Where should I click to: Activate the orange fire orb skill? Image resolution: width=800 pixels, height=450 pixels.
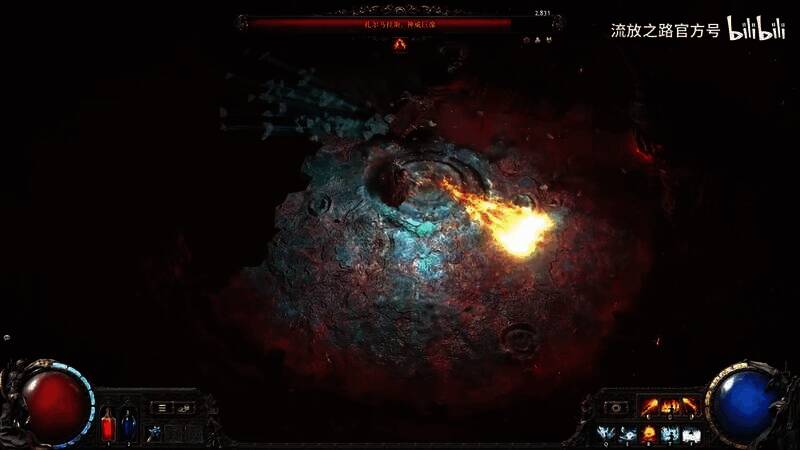click(x=649, y=433)
